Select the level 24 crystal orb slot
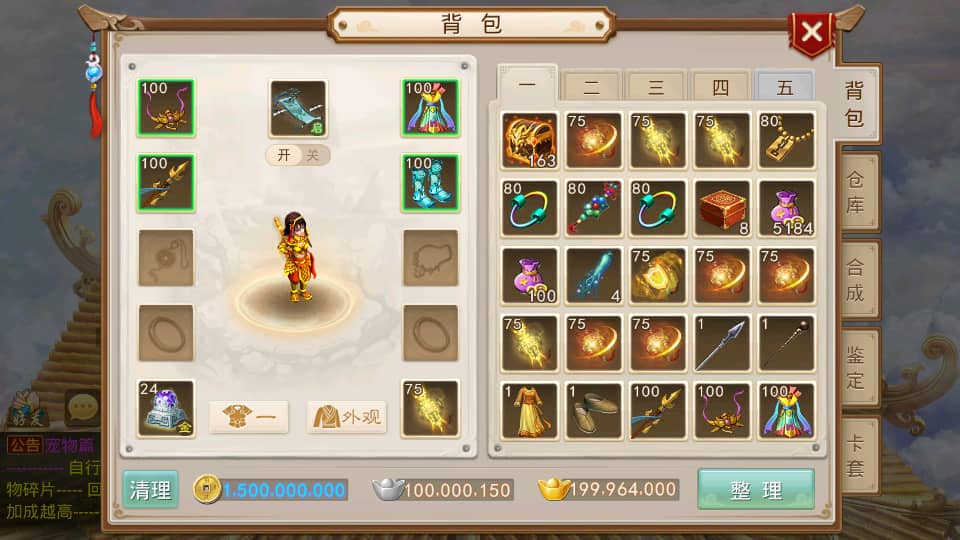Image resolution: width=960 pixels, height=540 pixels. tap(166, 408)
